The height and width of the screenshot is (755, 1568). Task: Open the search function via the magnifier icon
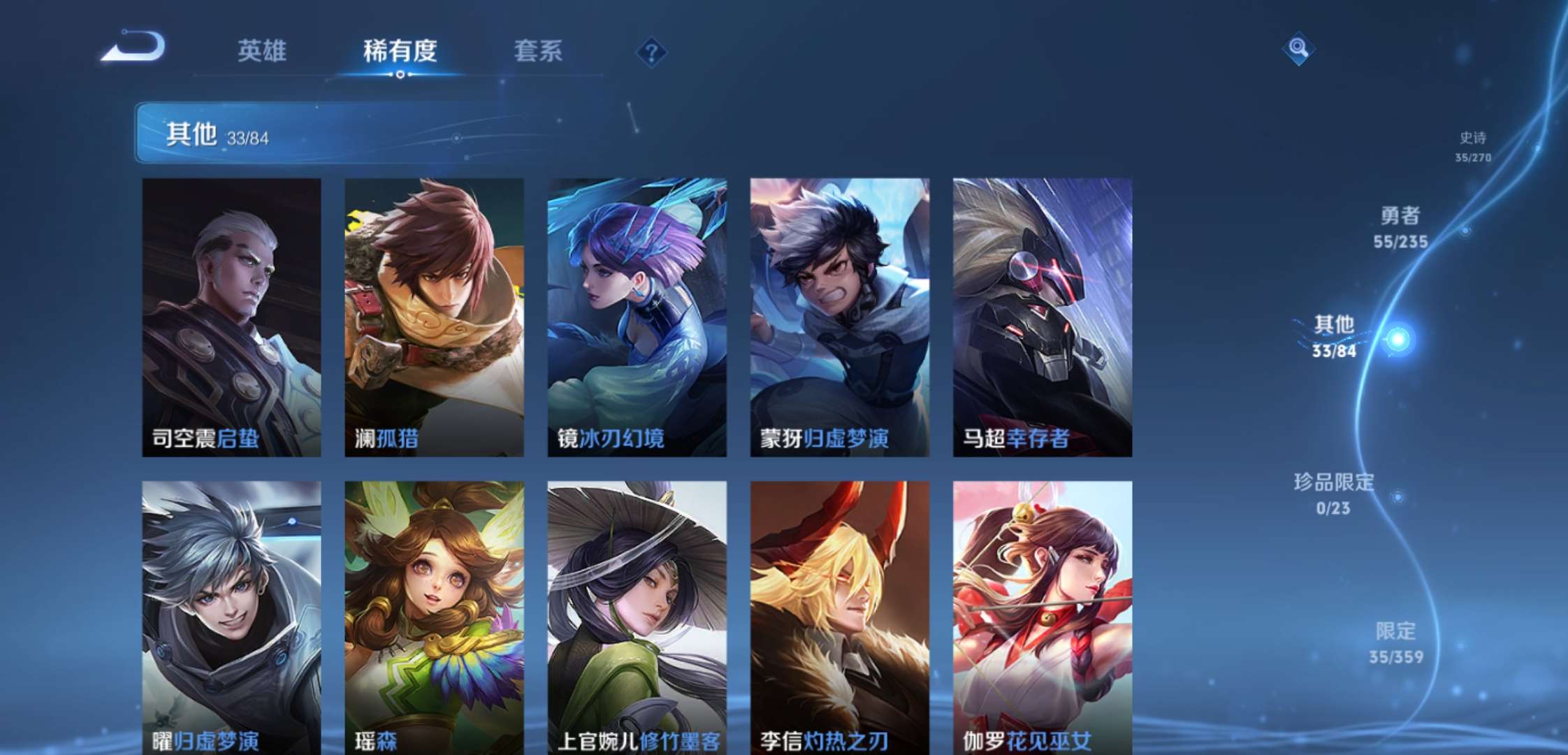1300,49
